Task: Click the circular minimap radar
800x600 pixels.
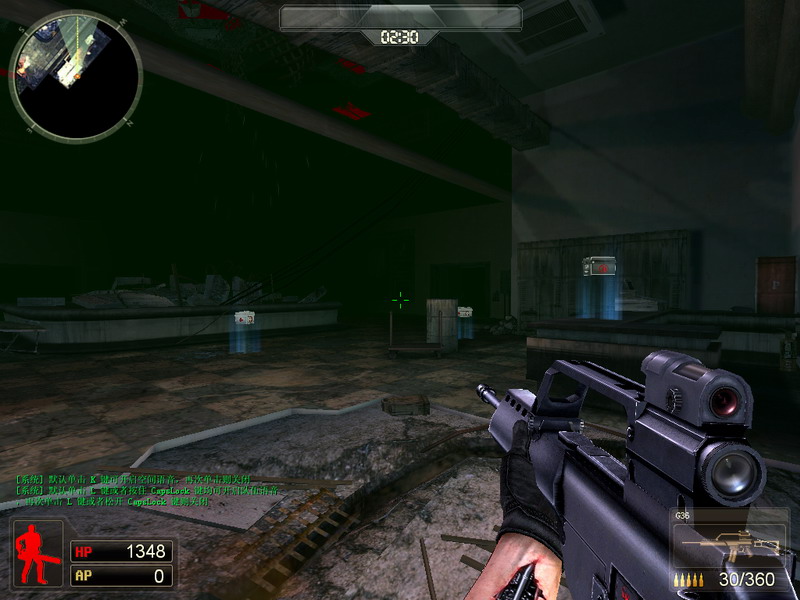Action: coord(76,75)
